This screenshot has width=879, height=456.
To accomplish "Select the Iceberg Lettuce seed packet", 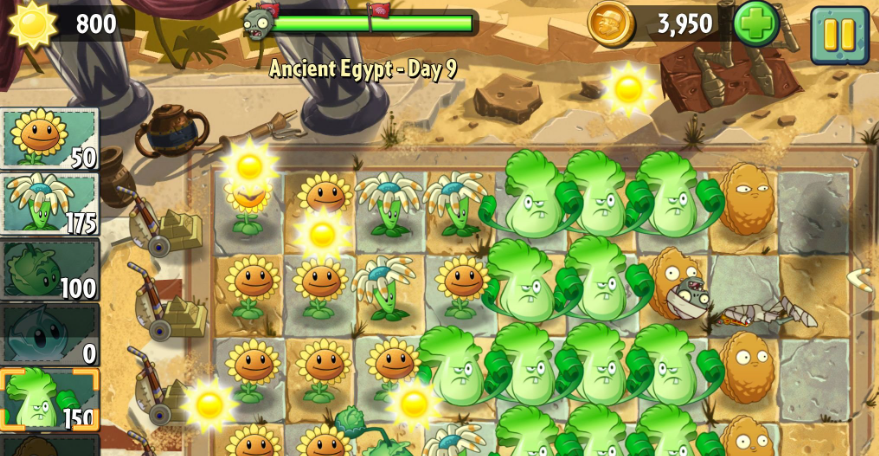I will [x=50, y=335].
